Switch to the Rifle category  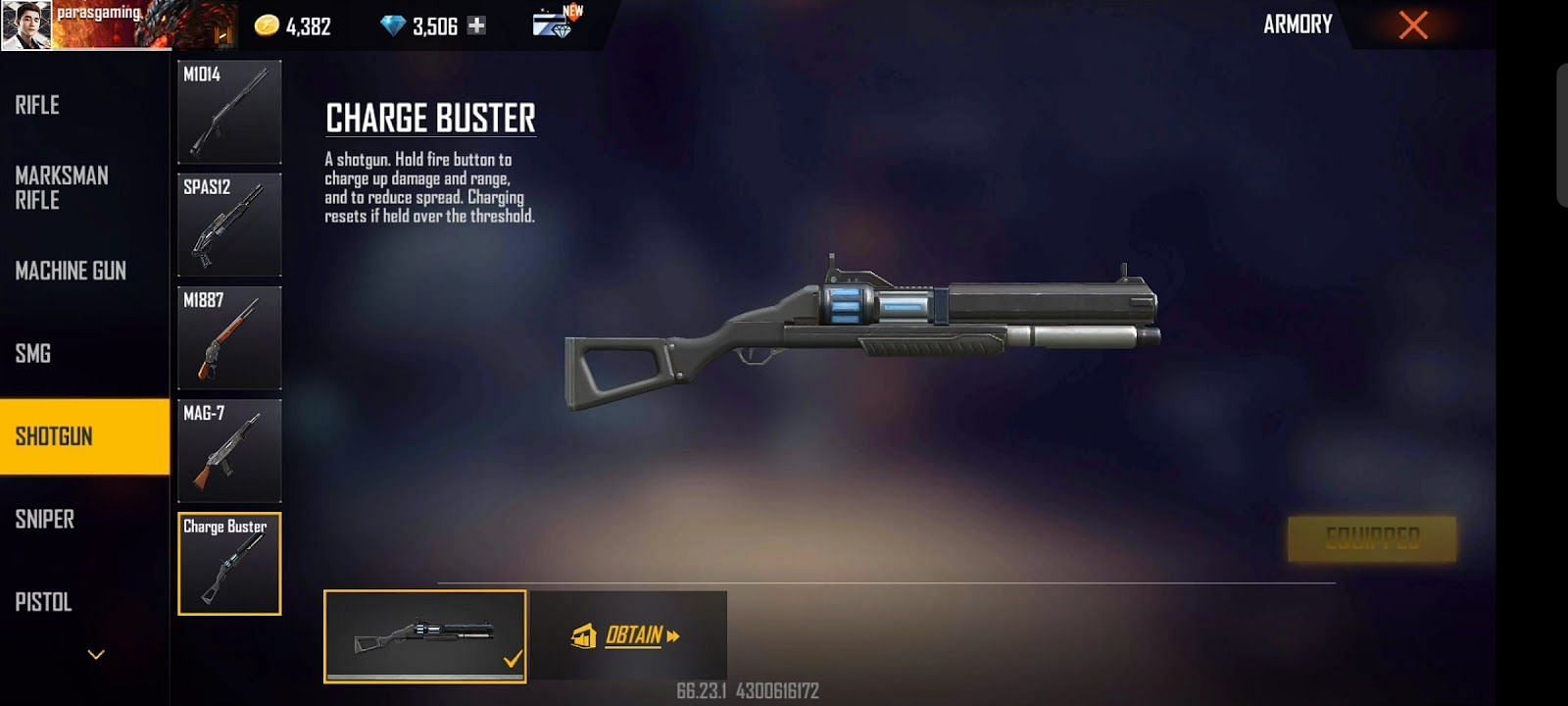coord(39,105)
